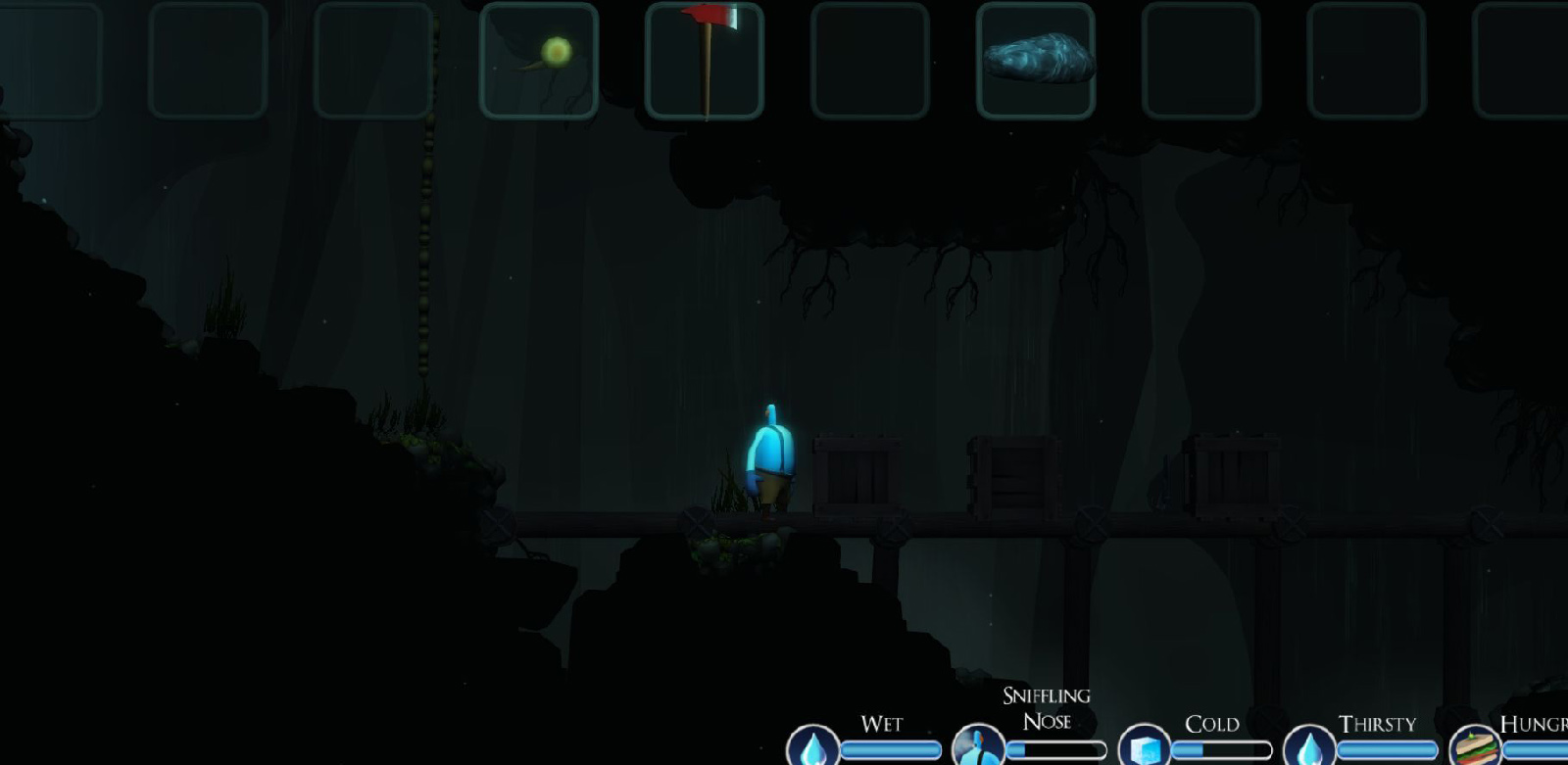
Task: Select the glowing yellow seed inventory slot
Action: click(539, 61)
